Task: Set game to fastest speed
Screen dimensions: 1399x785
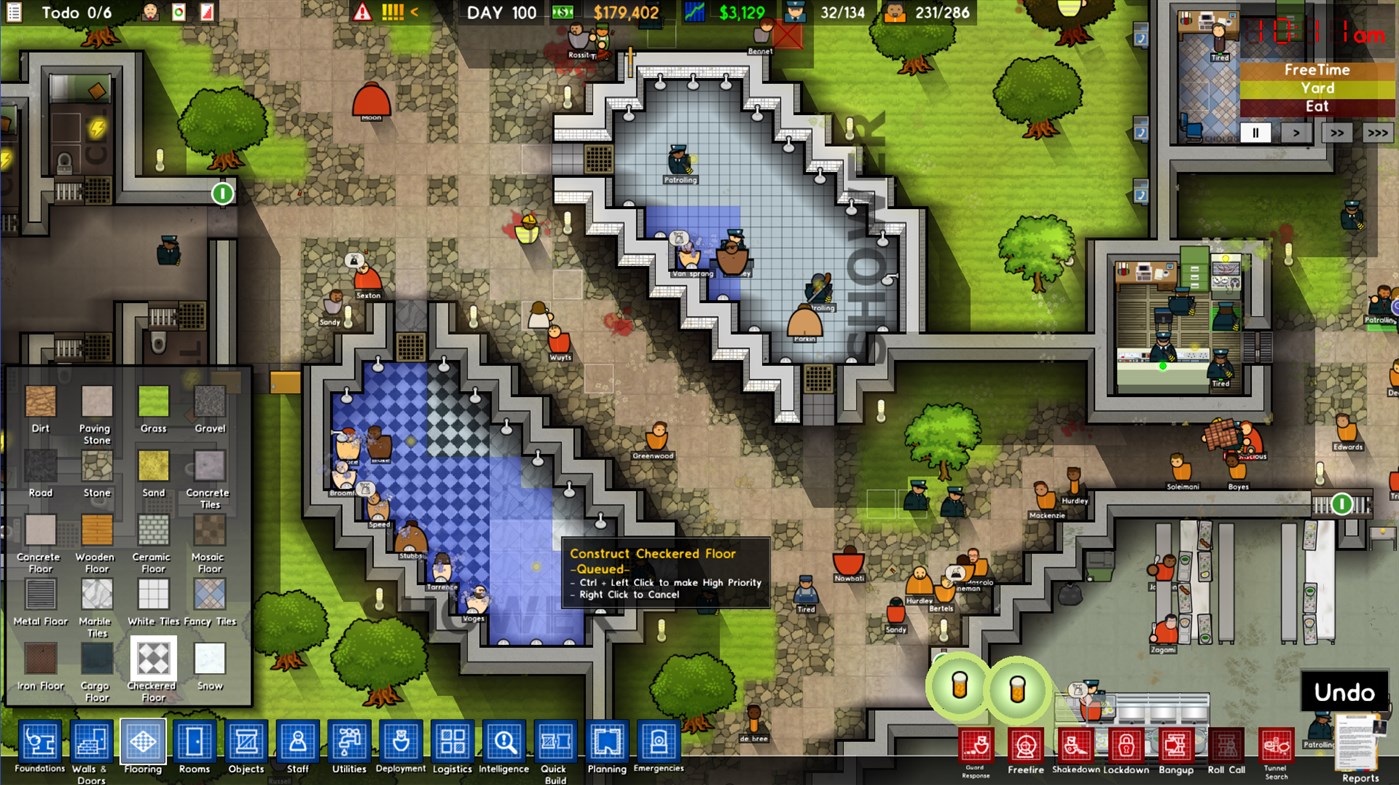Action: (1377, 131)
